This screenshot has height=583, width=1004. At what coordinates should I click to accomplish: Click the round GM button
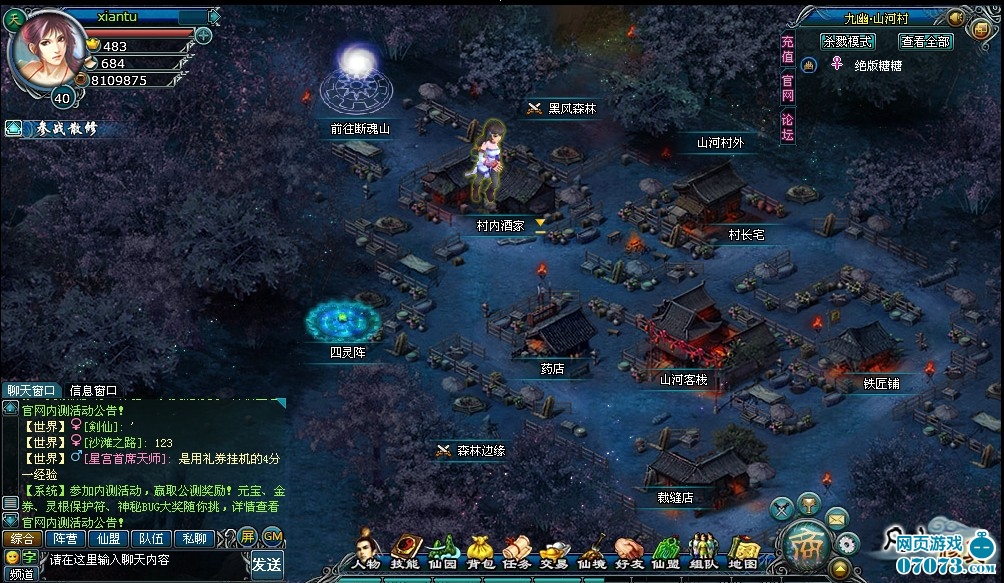271,536
